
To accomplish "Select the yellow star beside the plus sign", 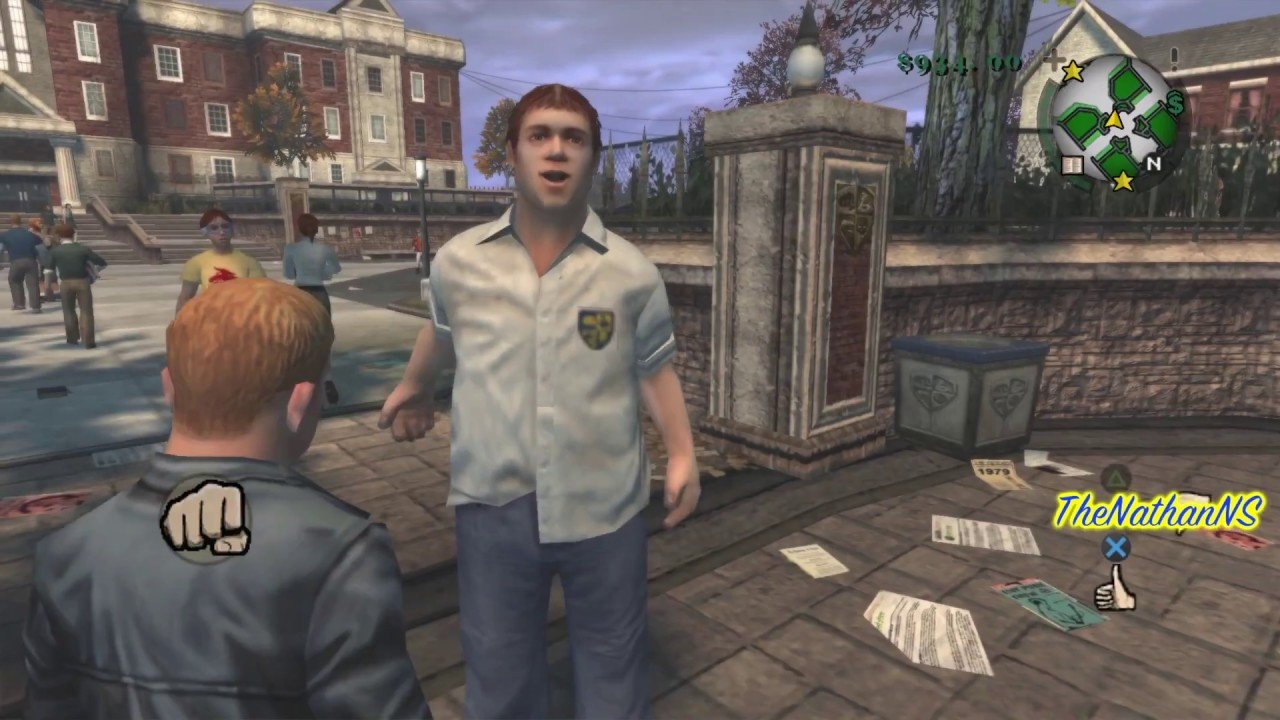I will coord(1073,70).
